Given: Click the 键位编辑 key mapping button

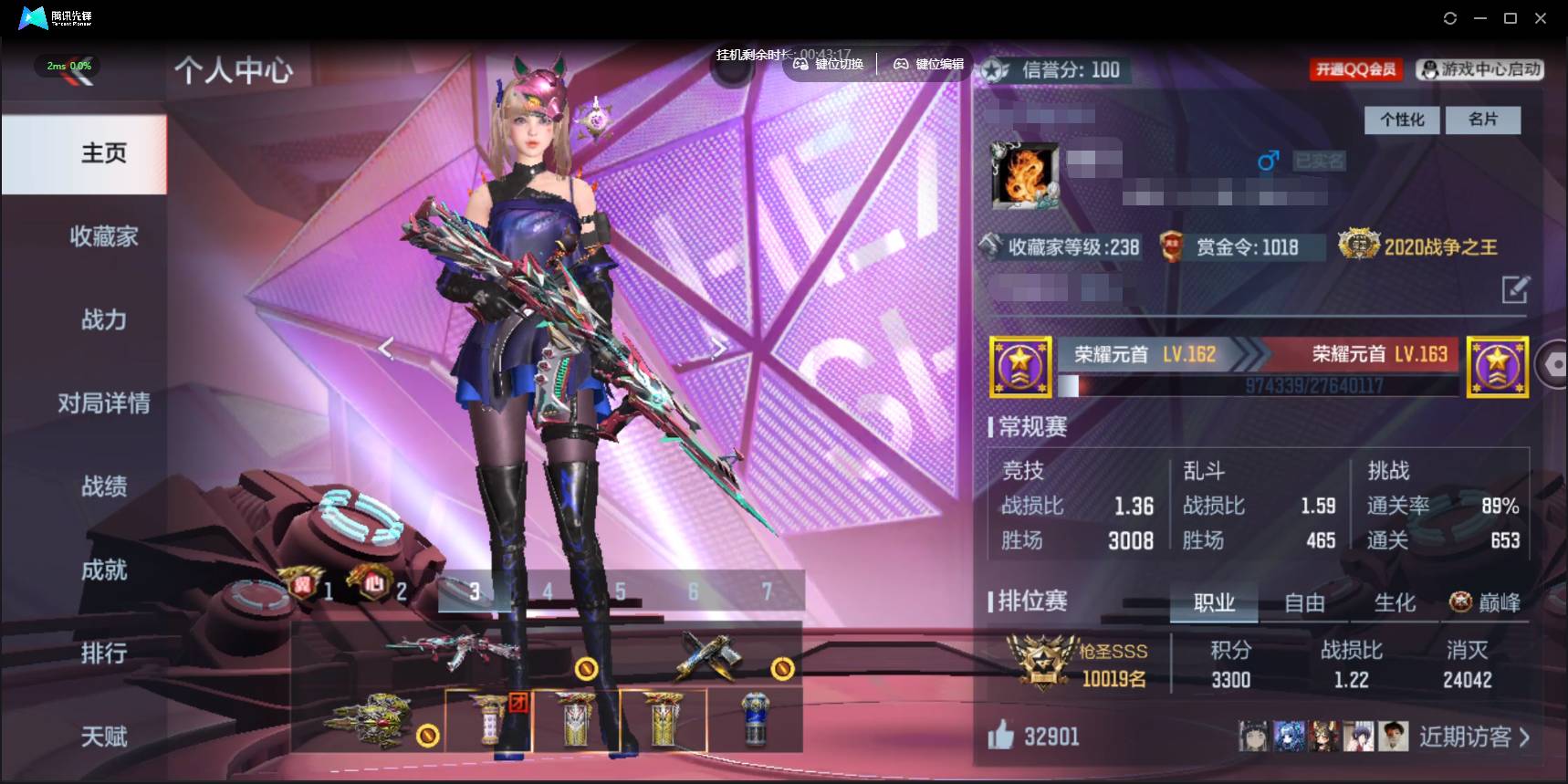Looking at the screenshot, I should point(928,64).
